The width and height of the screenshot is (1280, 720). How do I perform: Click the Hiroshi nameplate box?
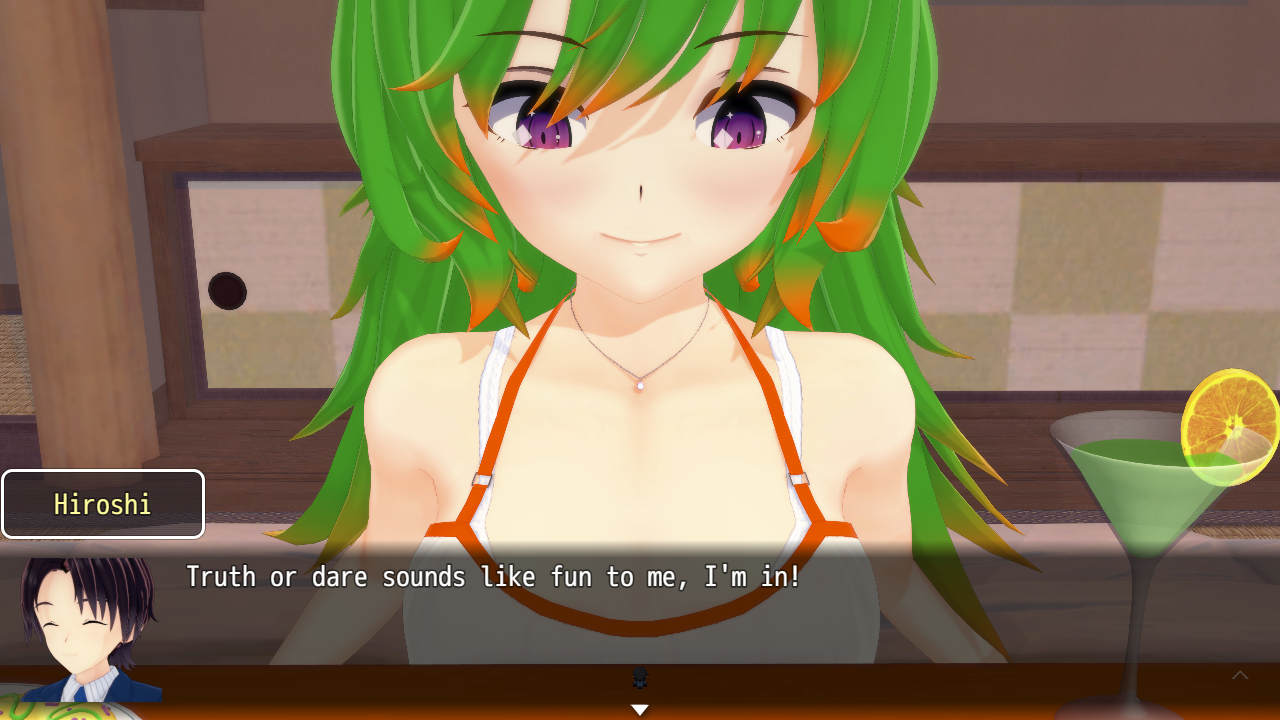103,504
